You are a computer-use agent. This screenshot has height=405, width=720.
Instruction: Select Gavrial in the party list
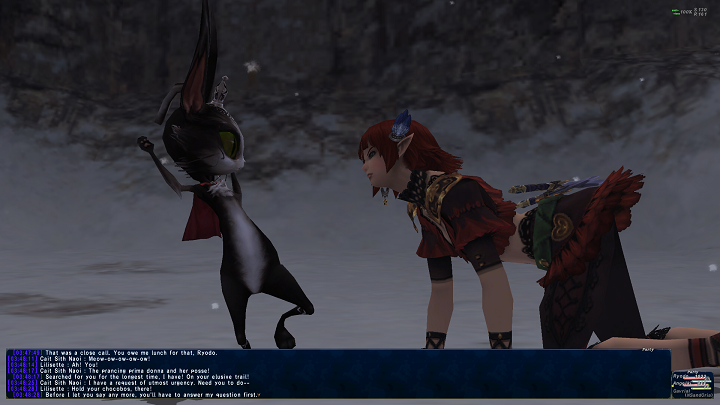coord(684,389)
